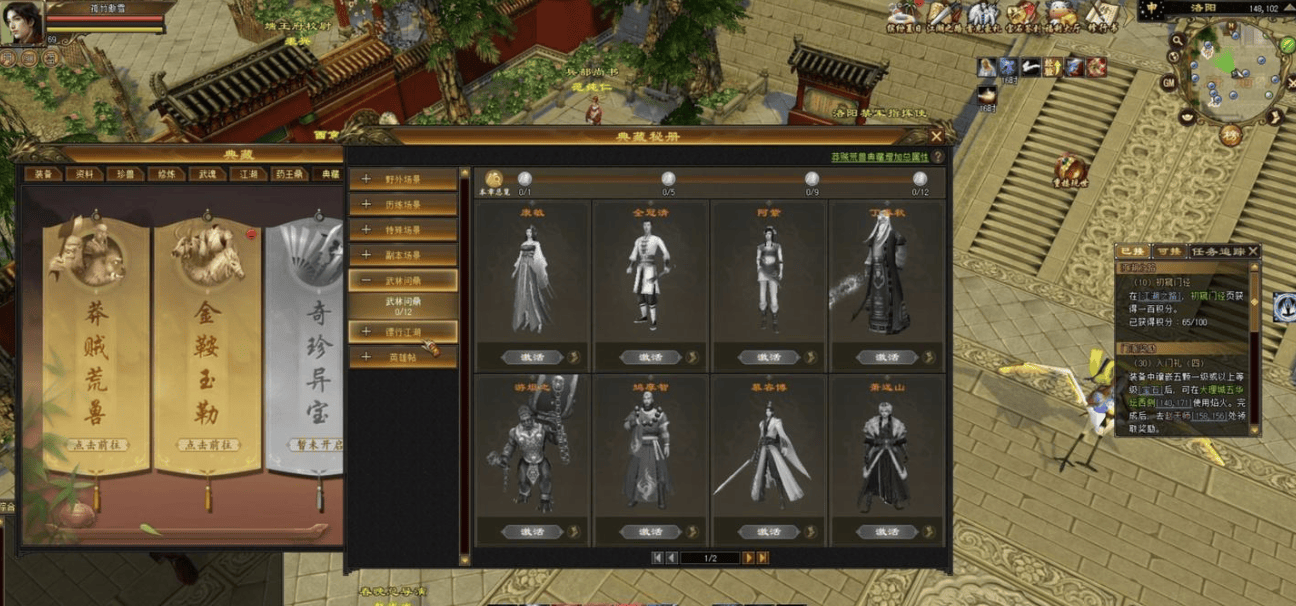Activate the 康敏 character card

click(531, 357)
